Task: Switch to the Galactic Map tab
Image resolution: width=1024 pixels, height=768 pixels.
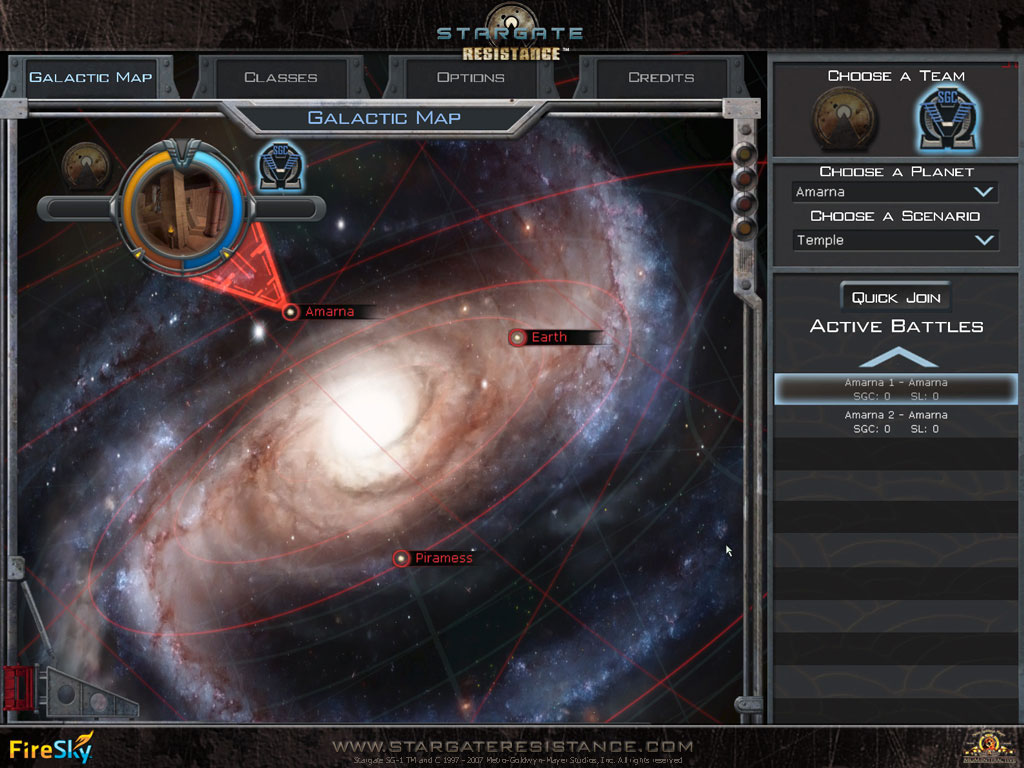Action: tap(90, 77)
